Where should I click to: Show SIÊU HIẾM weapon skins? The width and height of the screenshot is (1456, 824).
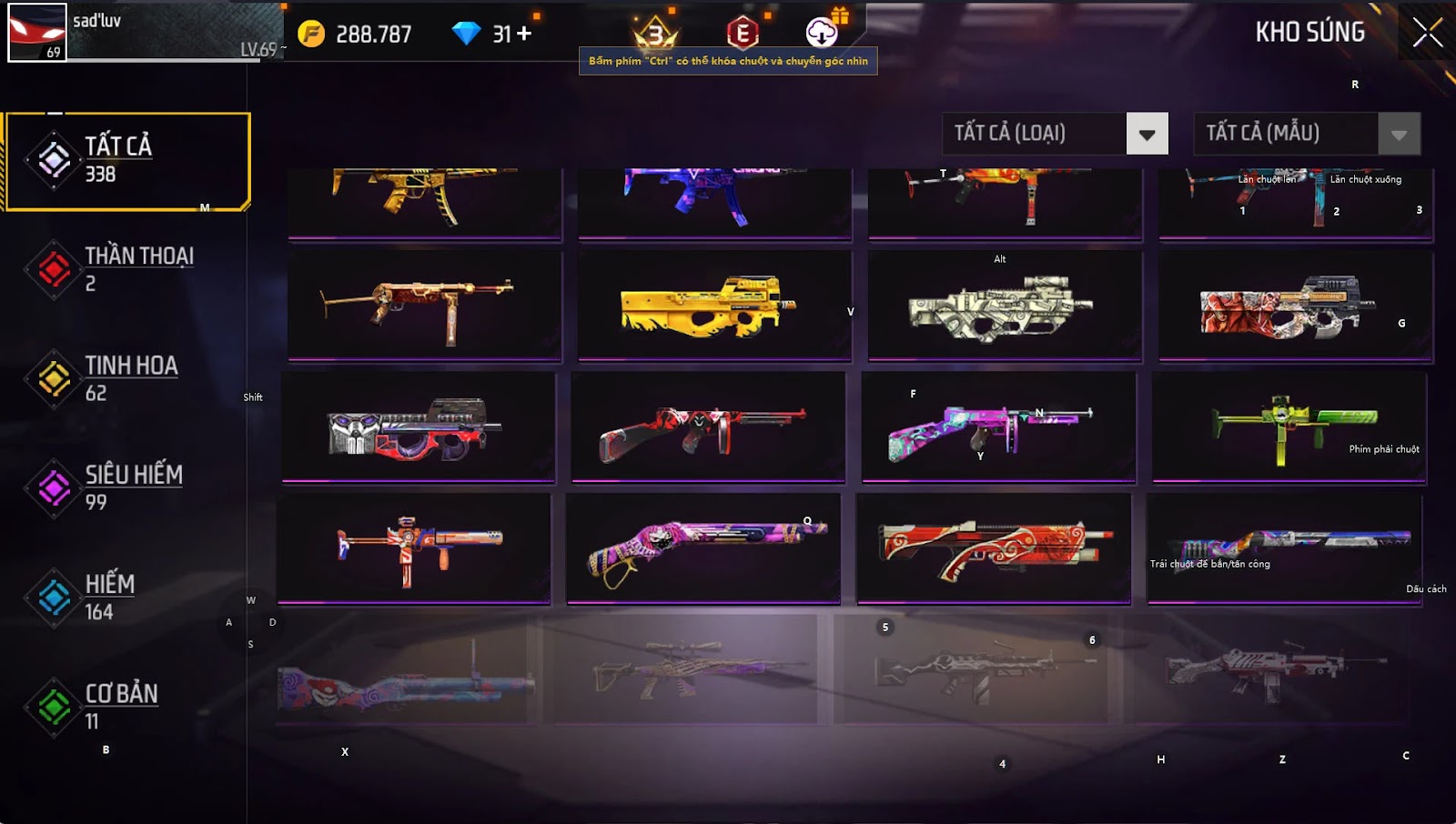click(126, 487)
